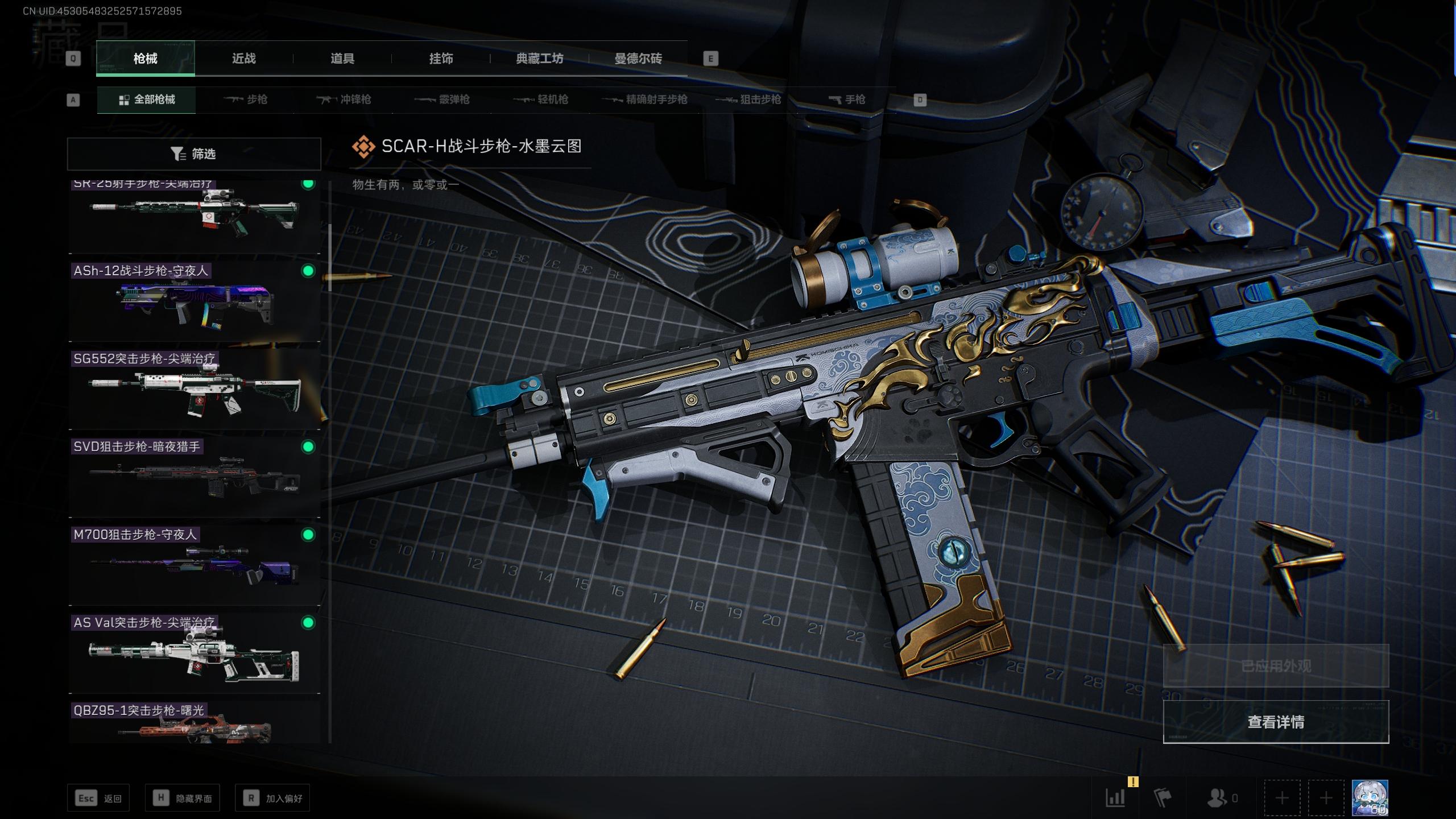
Task: Select the 挂饰 charms tab
Action: (441, 59)
